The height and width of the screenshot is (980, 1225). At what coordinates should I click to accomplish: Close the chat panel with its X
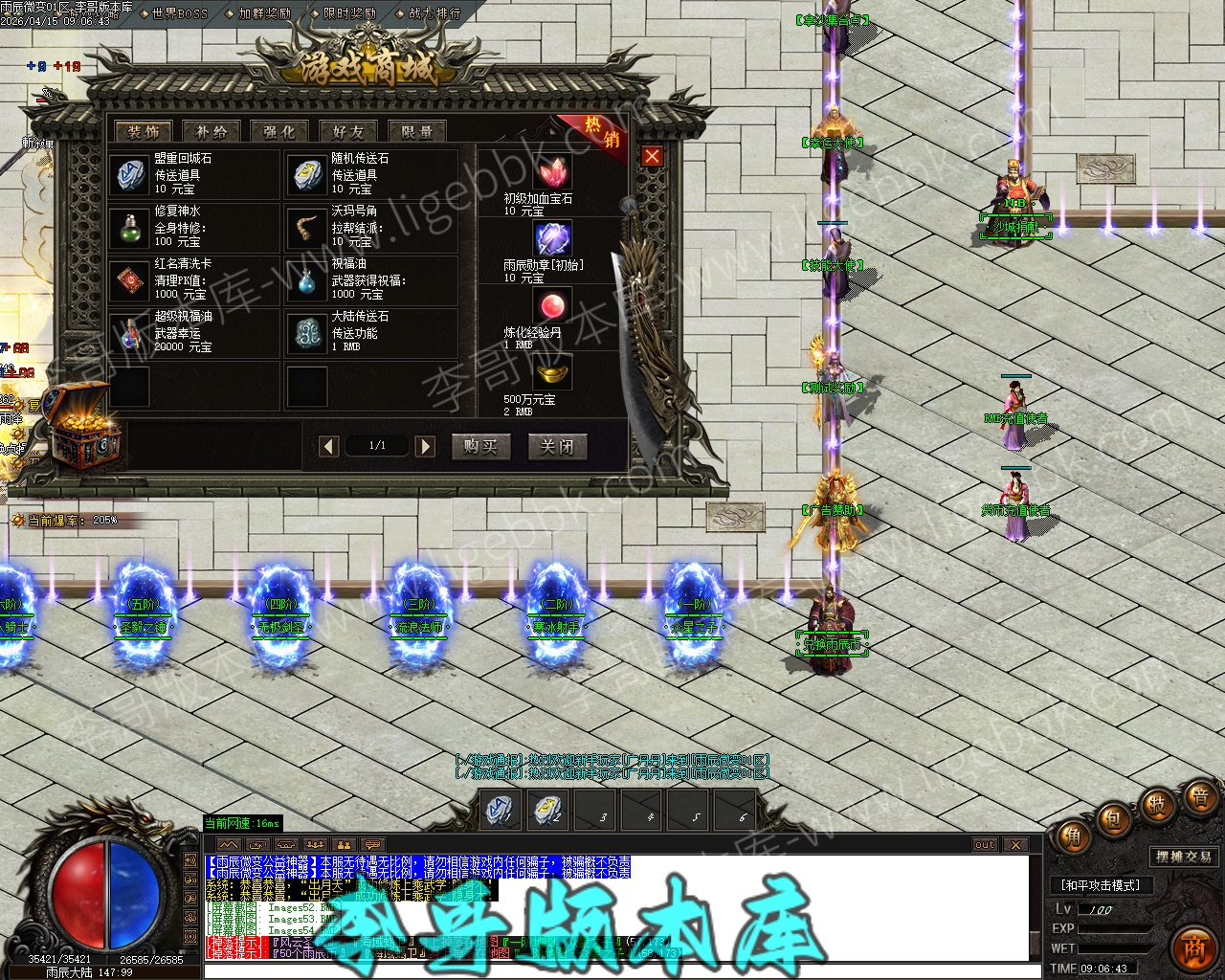pos(1015,845)
